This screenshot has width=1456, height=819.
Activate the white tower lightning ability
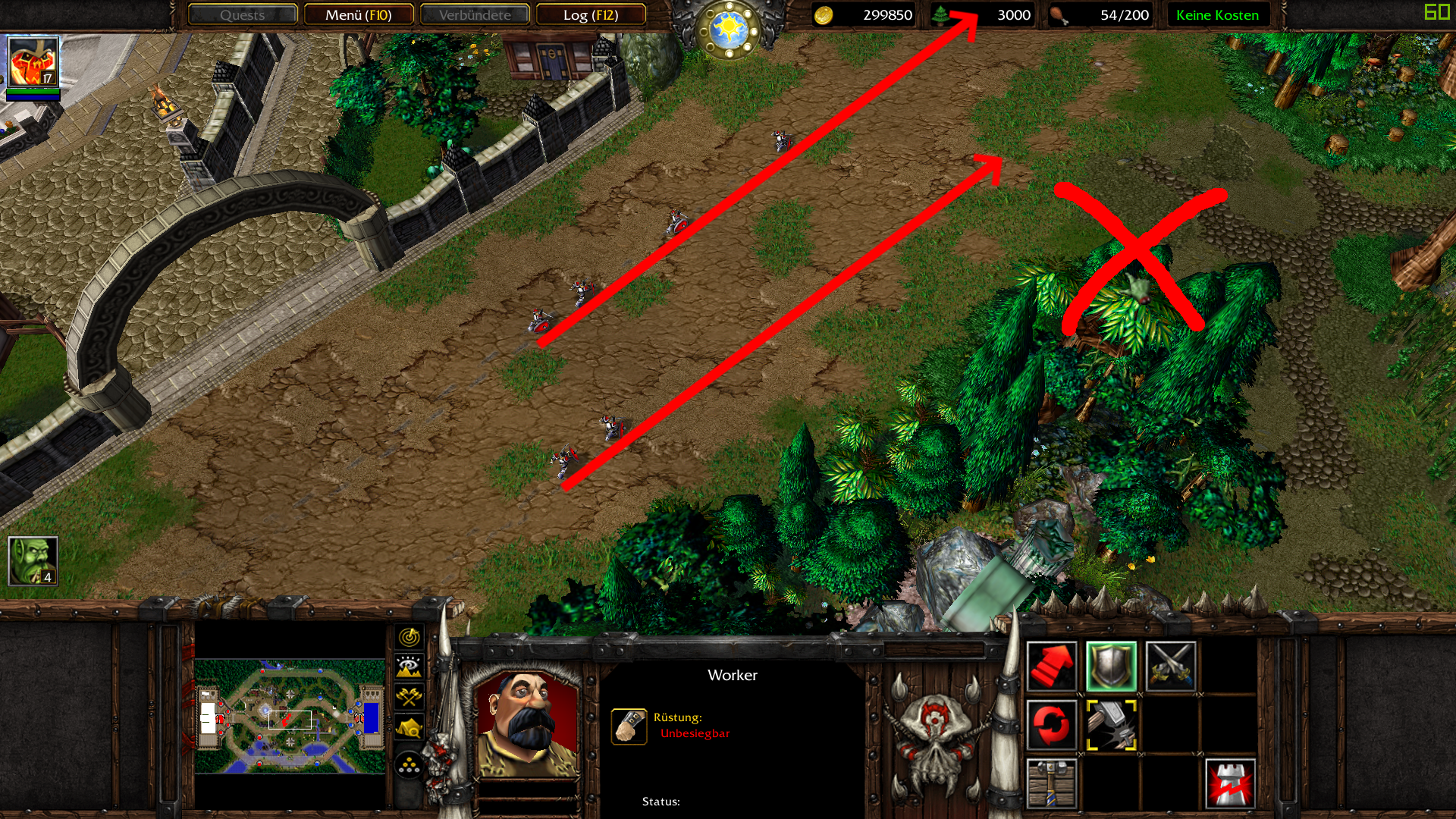coord(1229,783)
